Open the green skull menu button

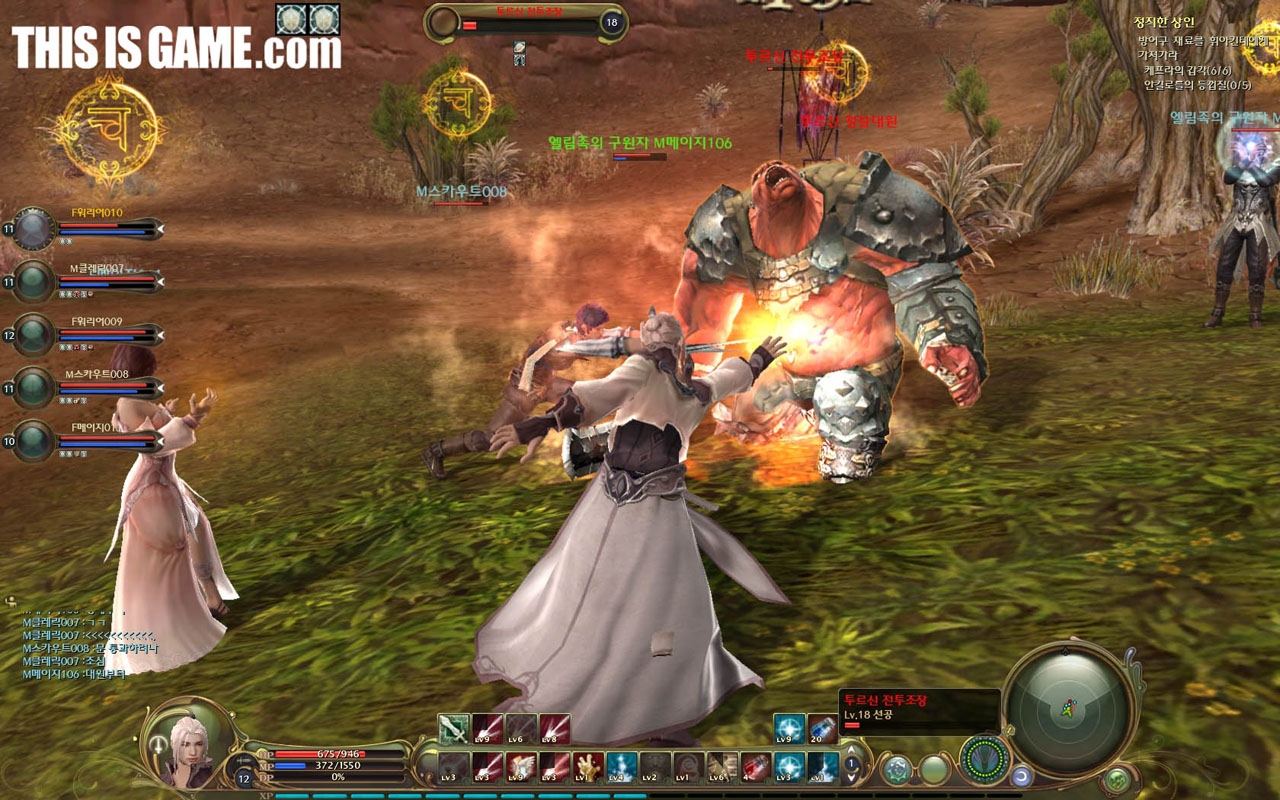click(x=1116, y=779)
